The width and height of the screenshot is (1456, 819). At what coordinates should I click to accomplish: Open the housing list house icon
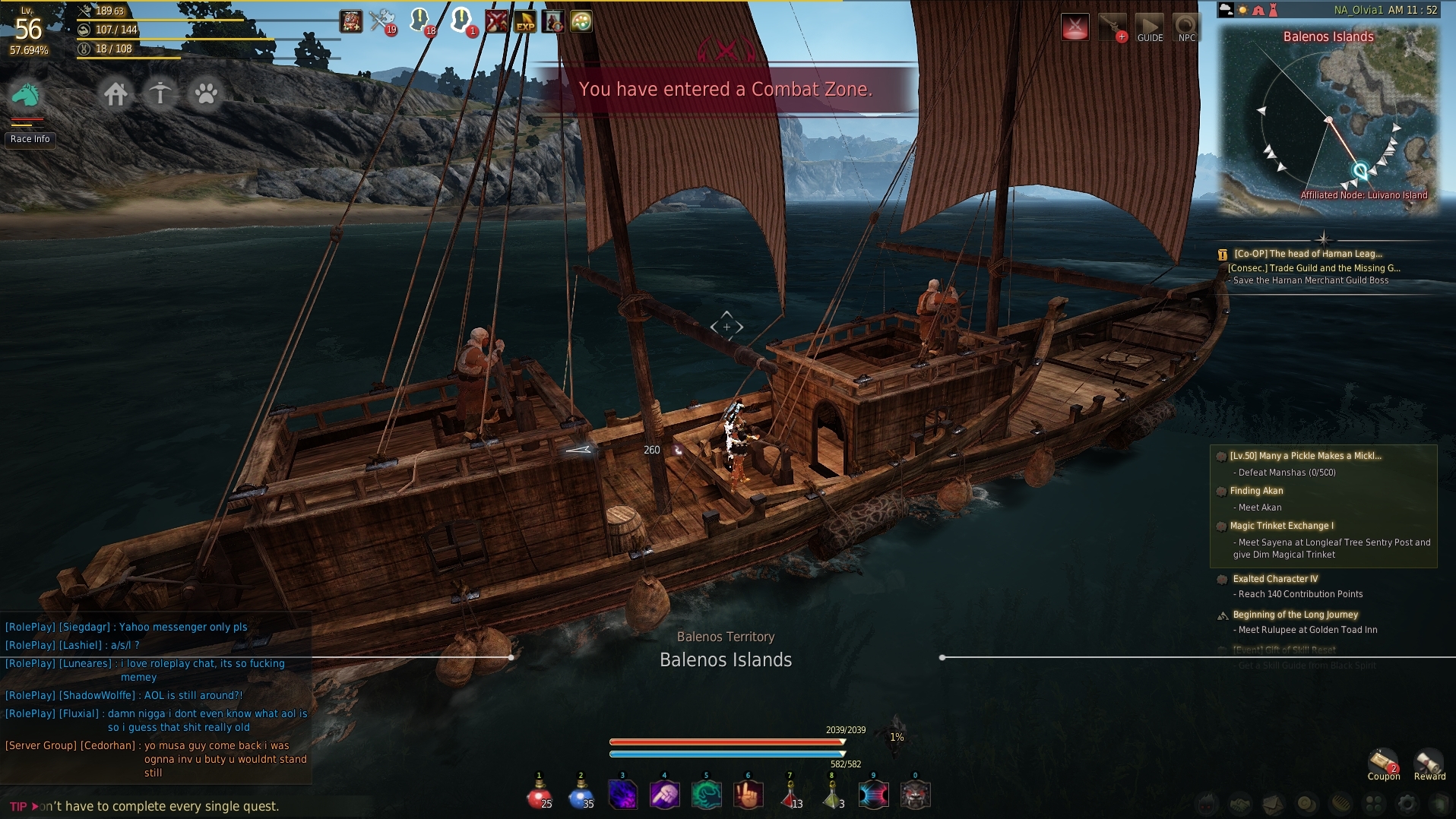point(116,94)
